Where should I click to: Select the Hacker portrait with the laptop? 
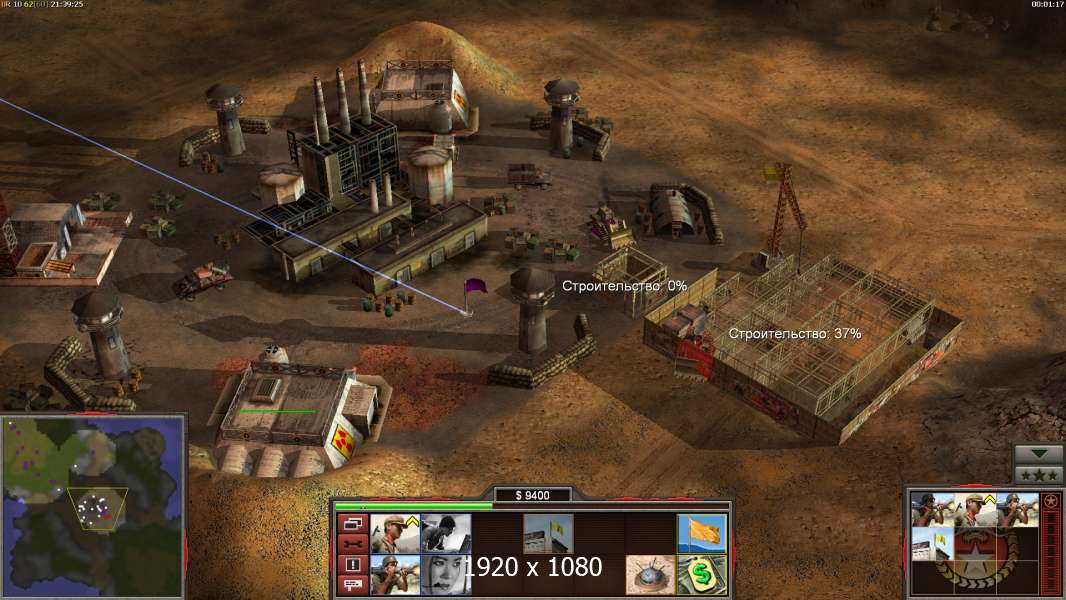[x=446, y=533]
